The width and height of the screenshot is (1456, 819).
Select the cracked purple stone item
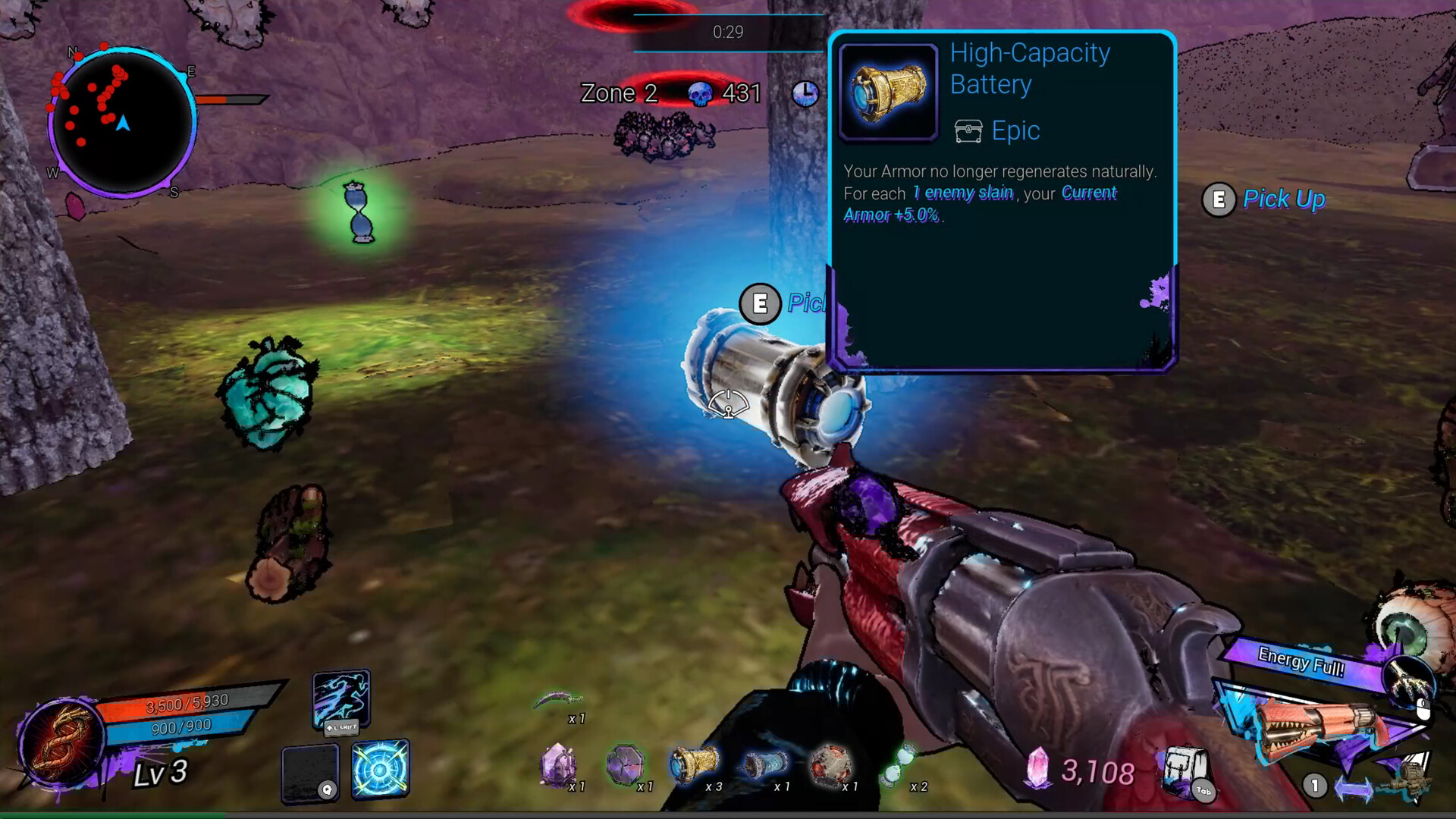click(x=625, y=764)
